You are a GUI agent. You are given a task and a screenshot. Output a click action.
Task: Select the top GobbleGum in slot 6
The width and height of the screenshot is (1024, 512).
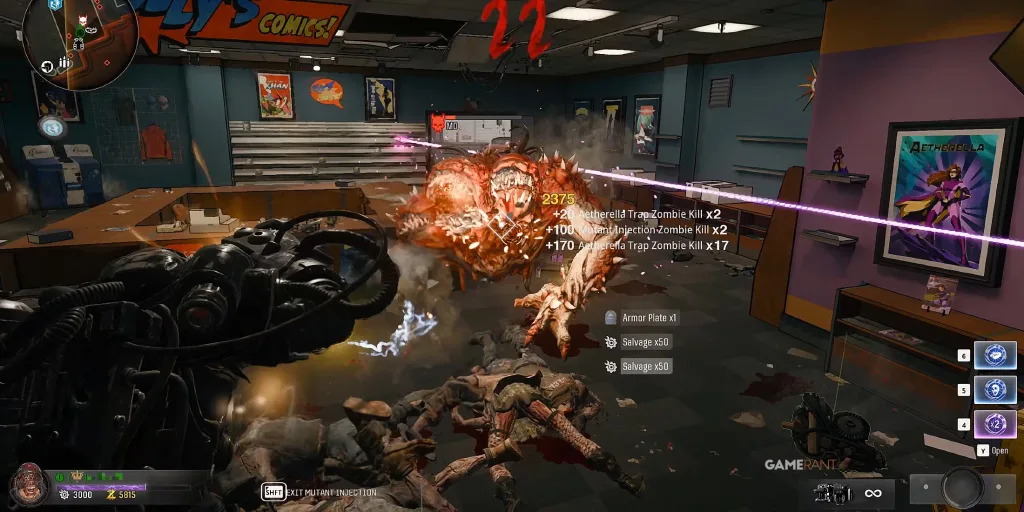[995, 355]
